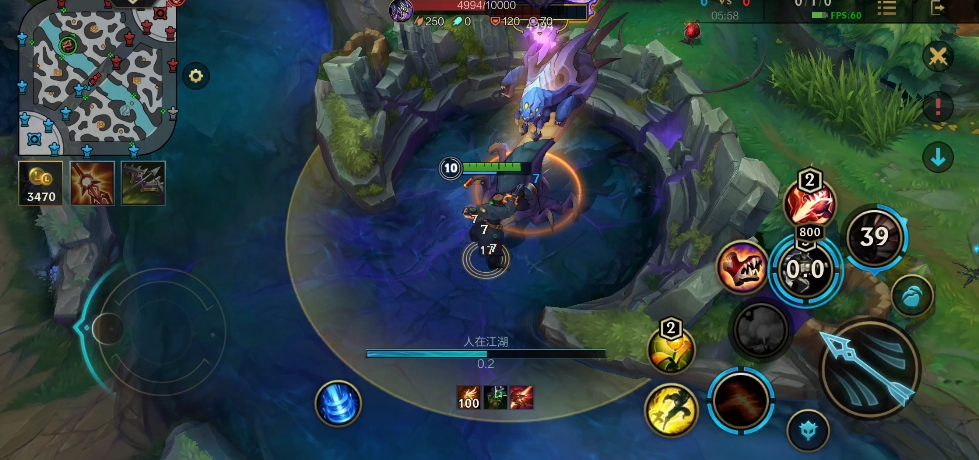Cast the ability on 39-second cooldown
The image size is (979, 460).
(874, 237)
